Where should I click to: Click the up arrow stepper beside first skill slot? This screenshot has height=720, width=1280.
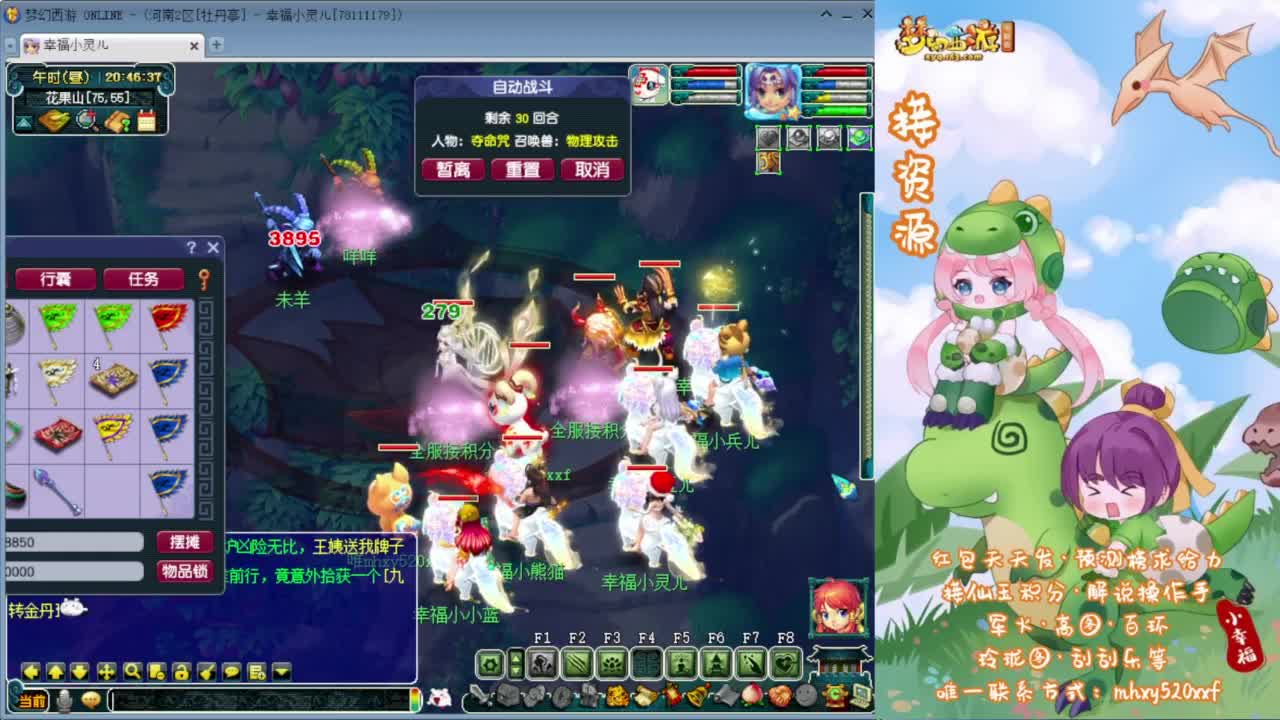pos(515,657)
